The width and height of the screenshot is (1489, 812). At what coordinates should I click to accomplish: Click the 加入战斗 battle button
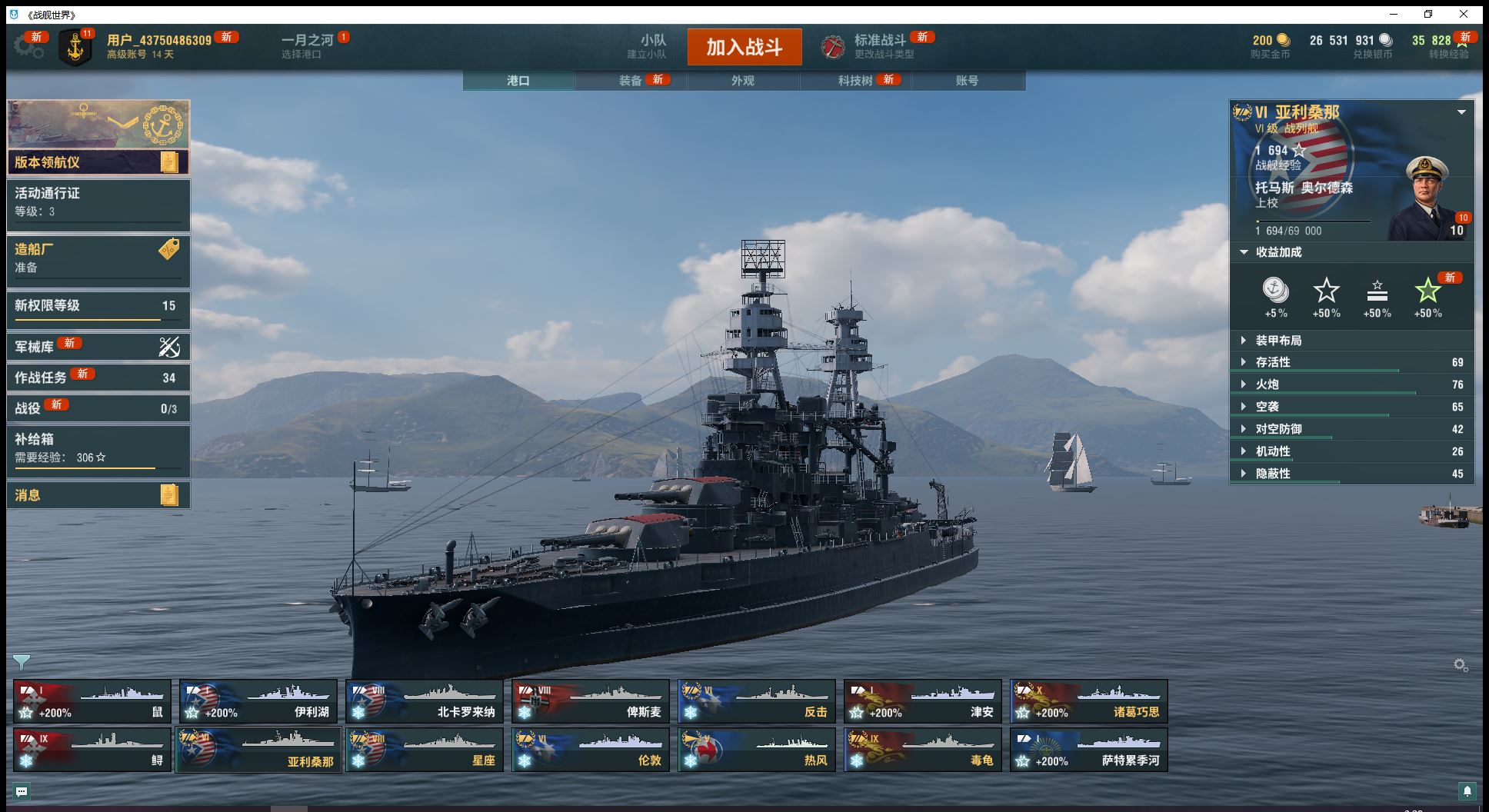tap(744, 47)
